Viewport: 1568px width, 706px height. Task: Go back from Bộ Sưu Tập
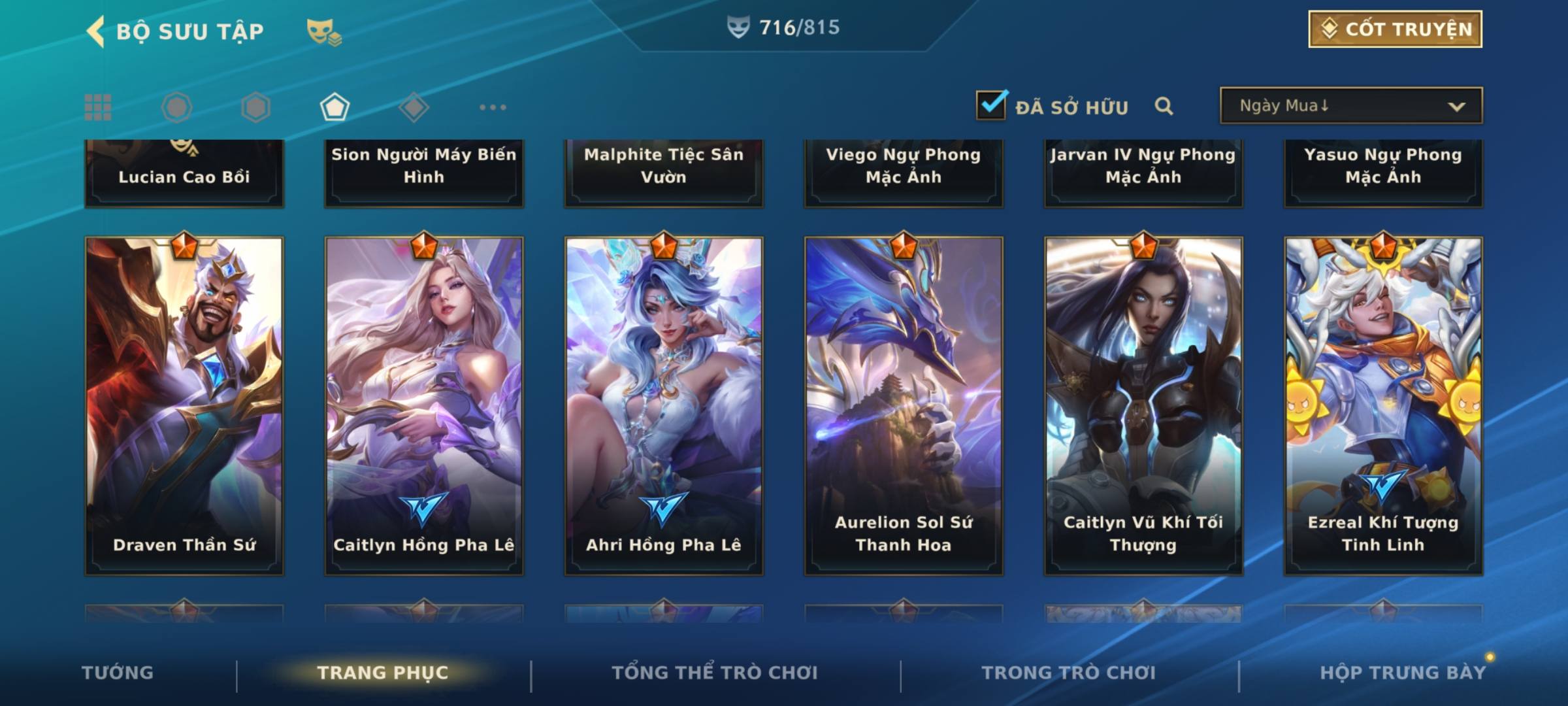coord(96,31)
